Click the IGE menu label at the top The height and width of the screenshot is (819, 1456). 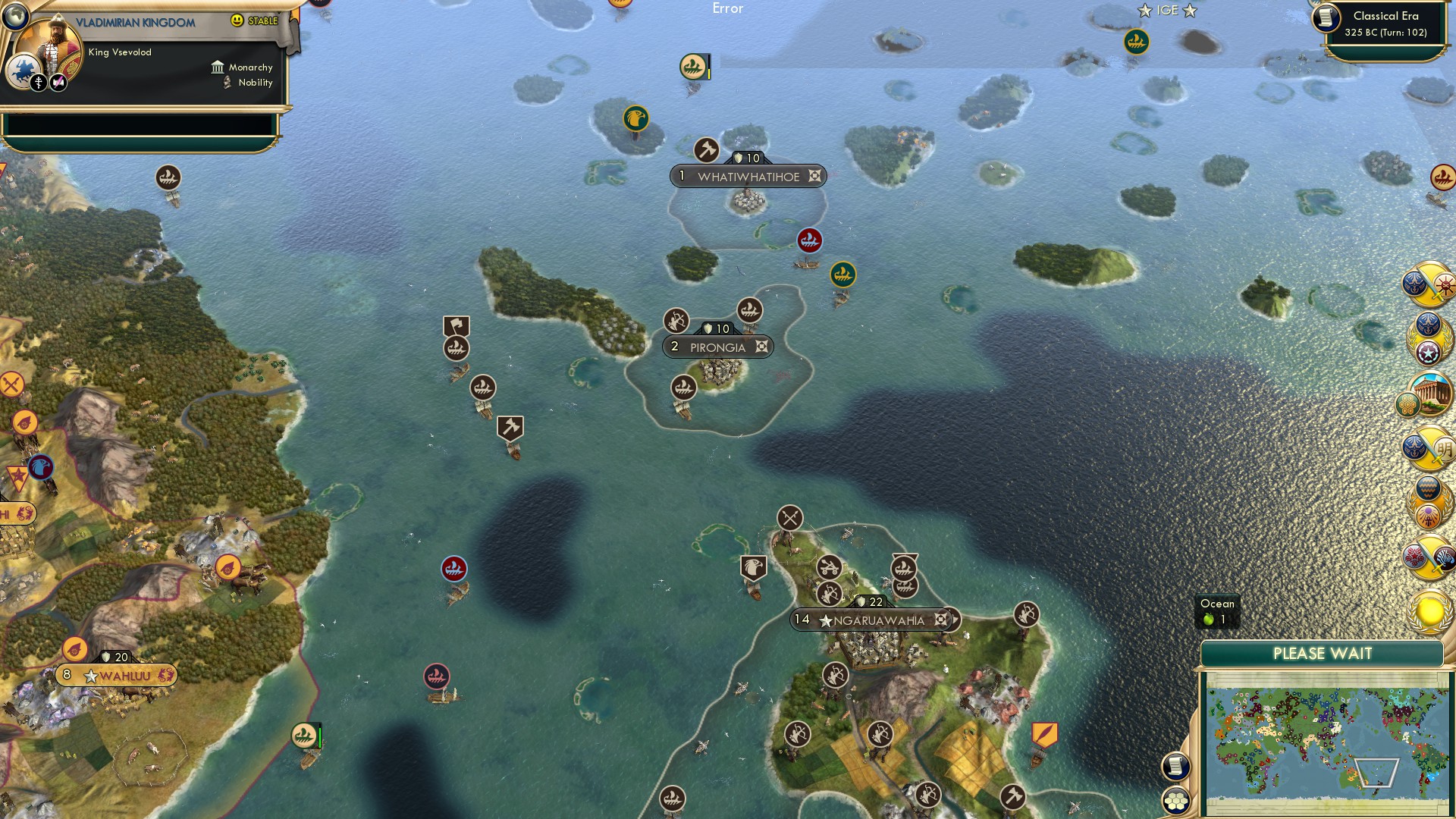(1169, 11)
